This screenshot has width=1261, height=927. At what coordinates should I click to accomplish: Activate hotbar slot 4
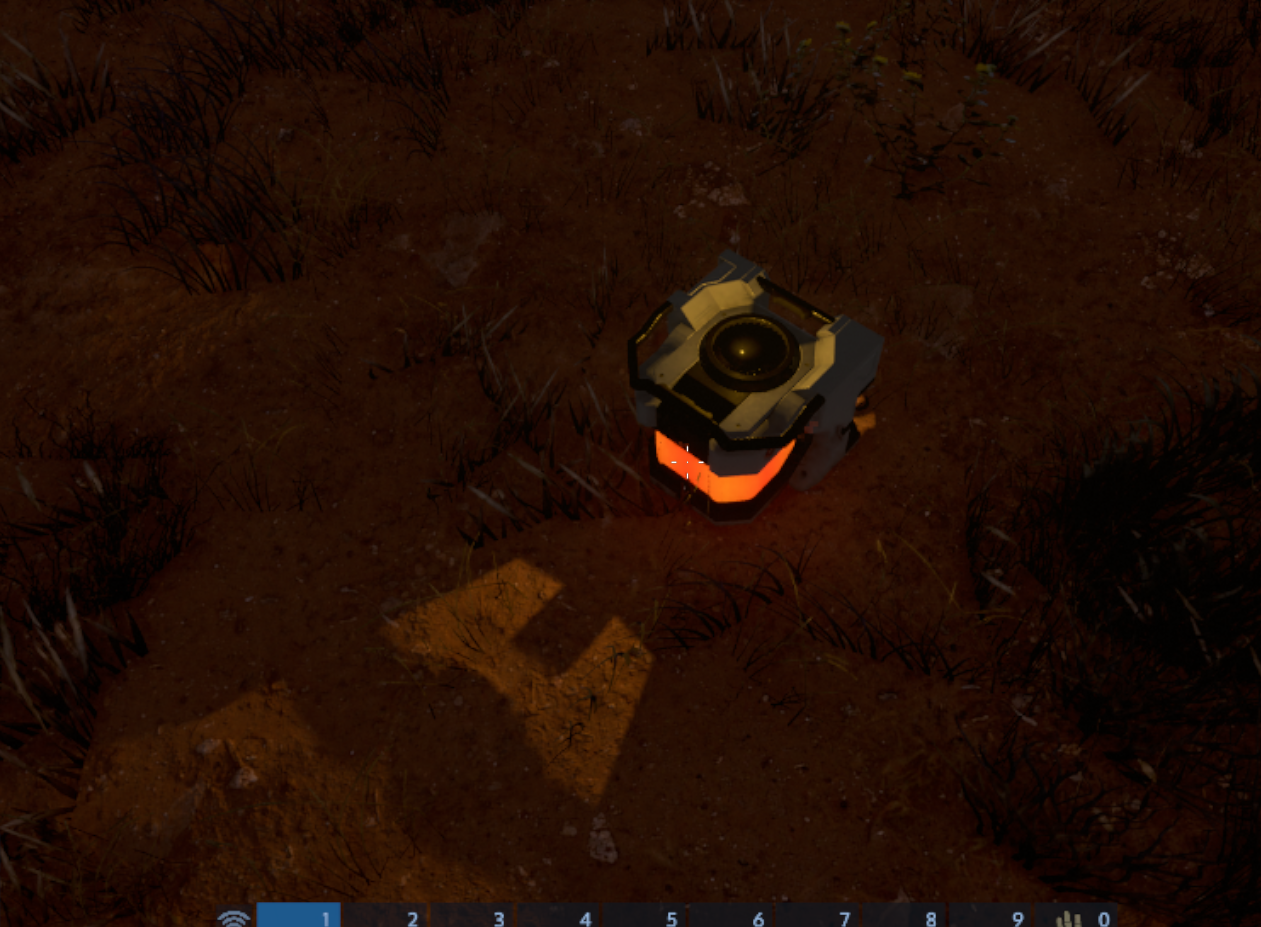[559, 916]
